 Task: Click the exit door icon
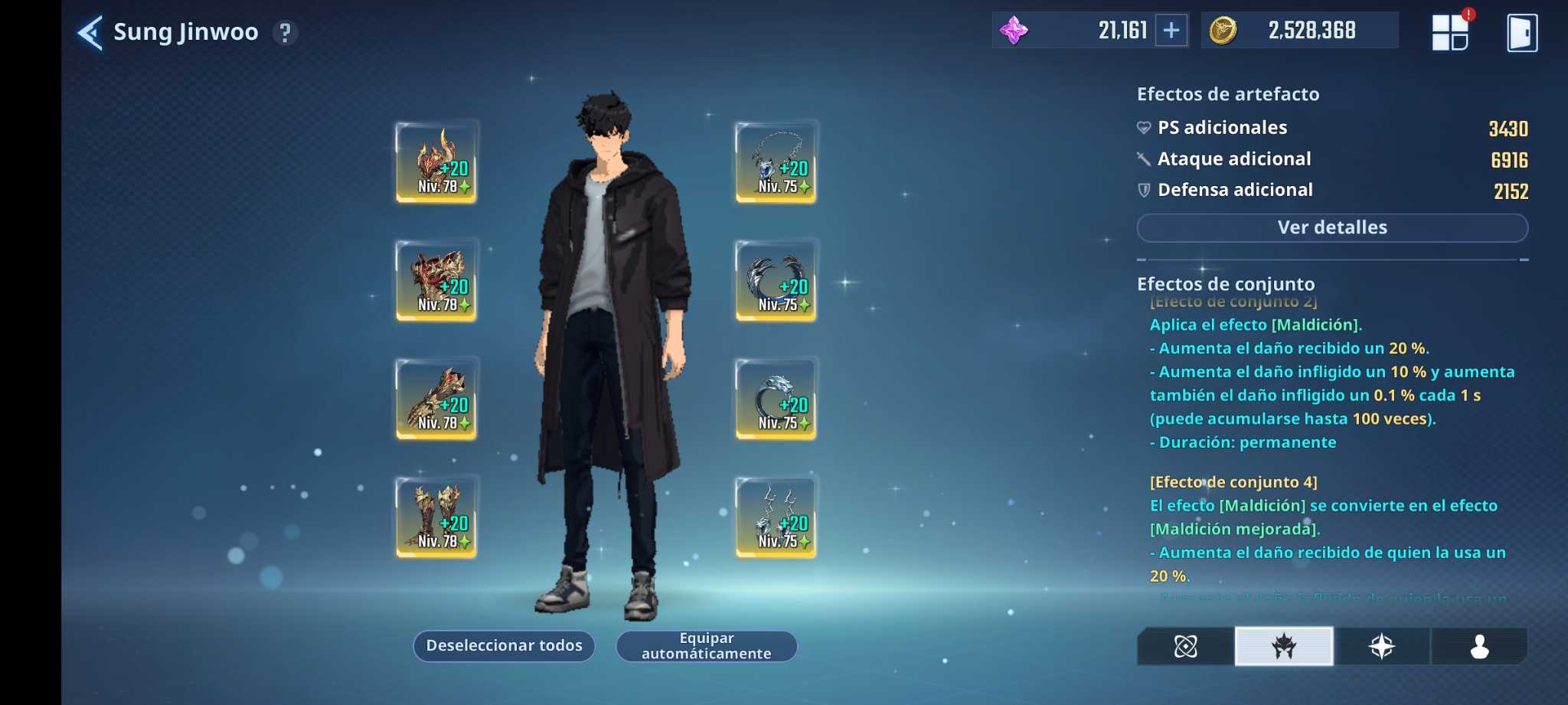click(x=1521, y=33)
